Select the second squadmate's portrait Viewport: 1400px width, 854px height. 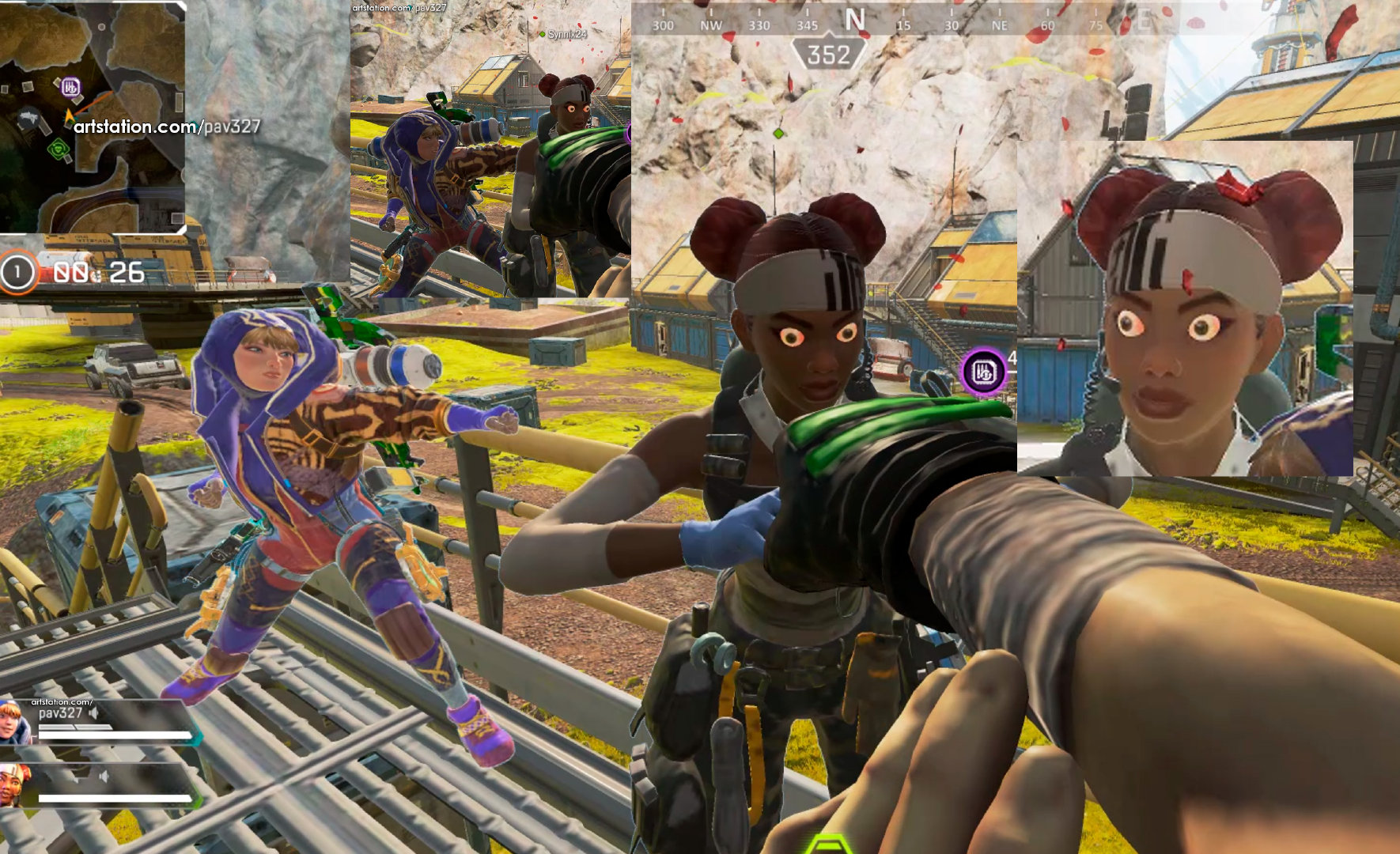(x=13, y=784)
